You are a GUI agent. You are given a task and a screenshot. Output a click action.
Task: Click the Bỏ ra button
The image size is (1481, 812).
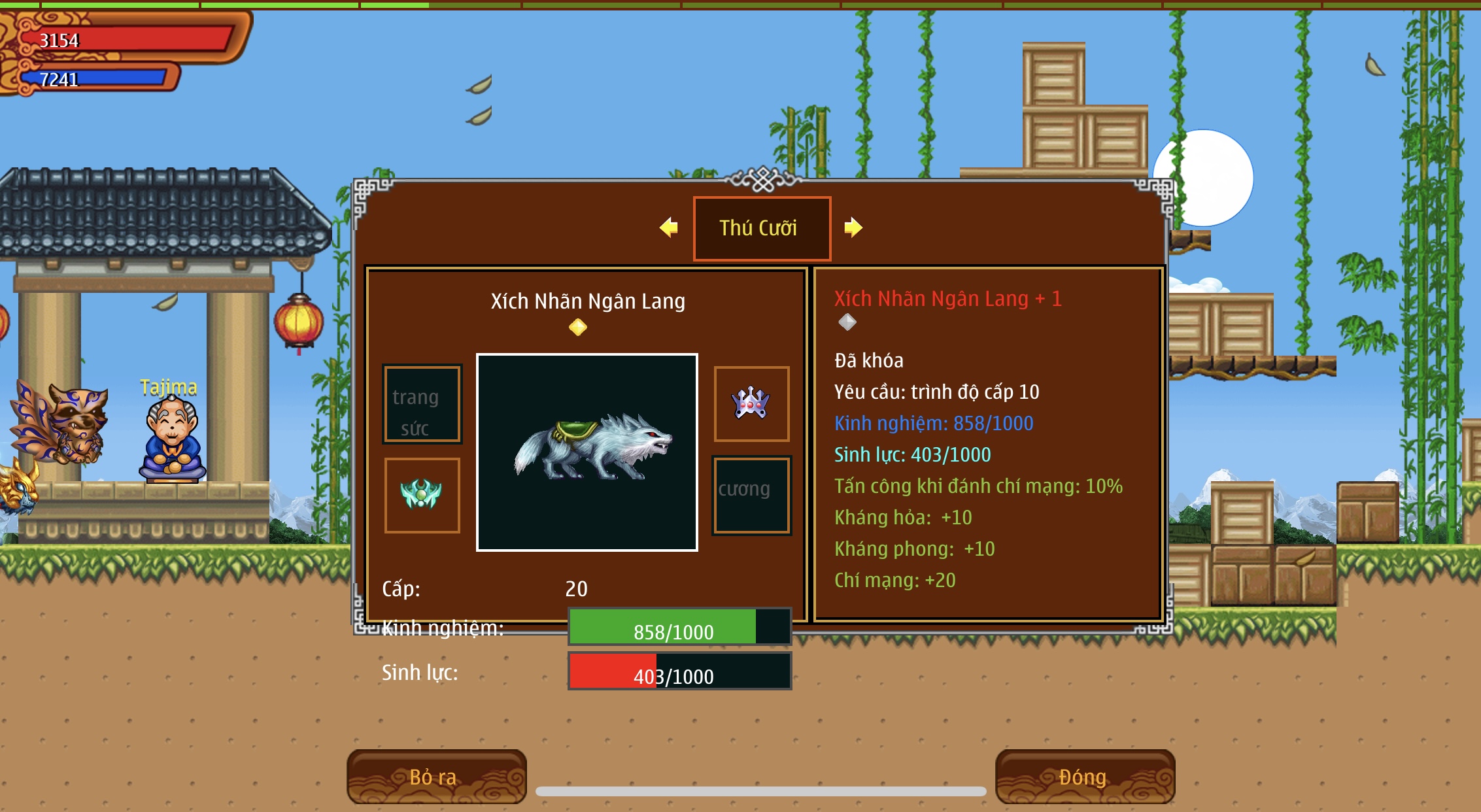tap(436, 776)
